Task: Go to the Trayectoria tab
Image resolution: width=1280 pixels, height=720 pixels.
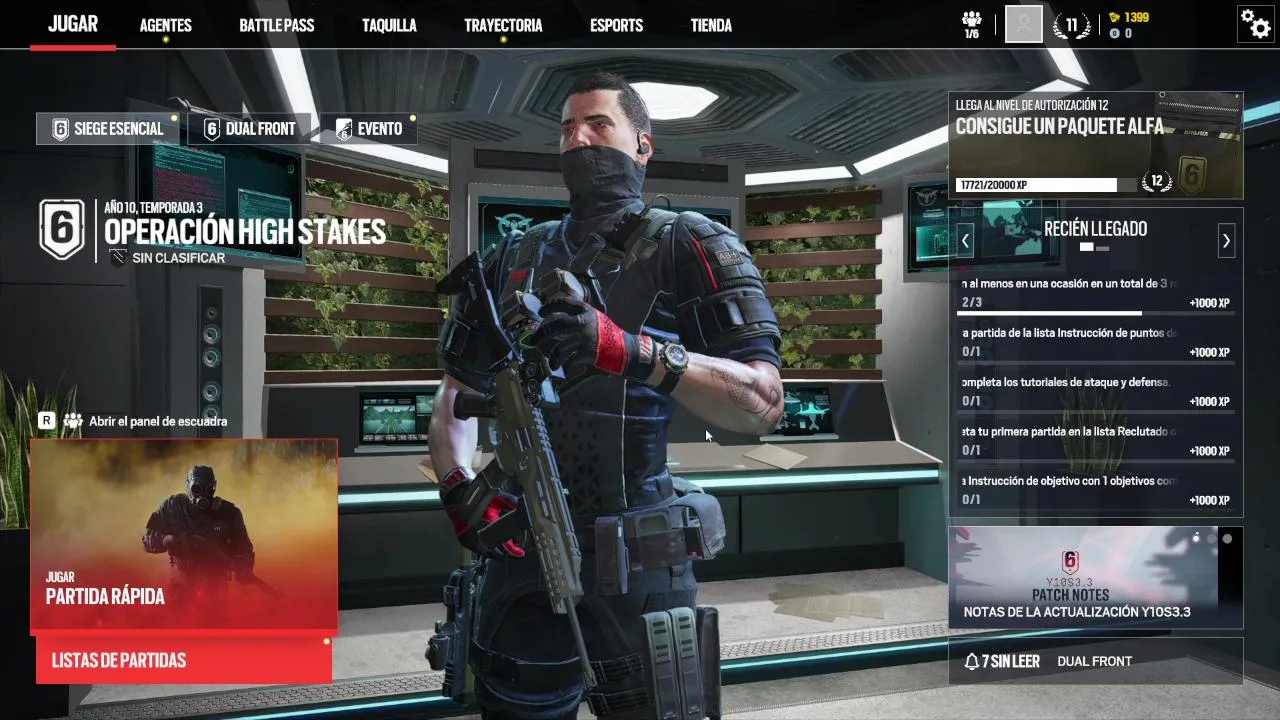Action: pos(503,25)
